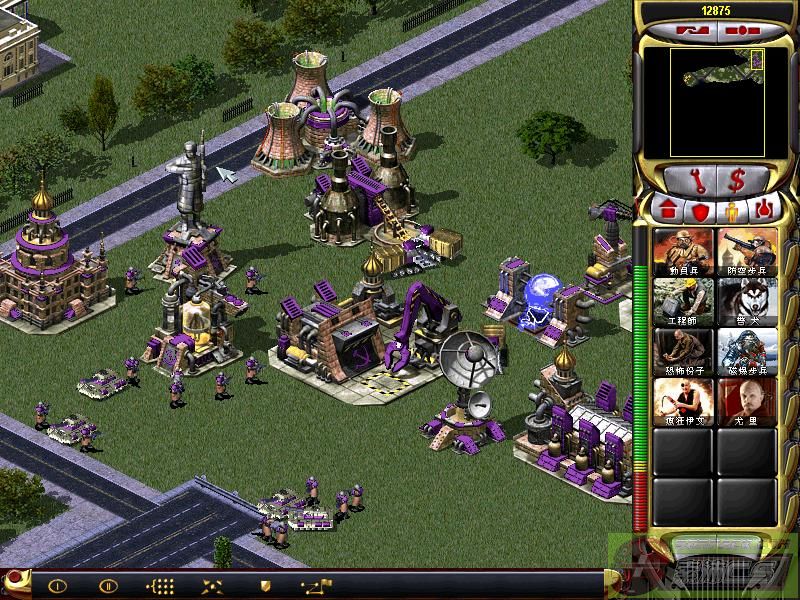Open the vehicles build tab
The height and width of the screenshot is (600, 800).
tap(765, 211)
